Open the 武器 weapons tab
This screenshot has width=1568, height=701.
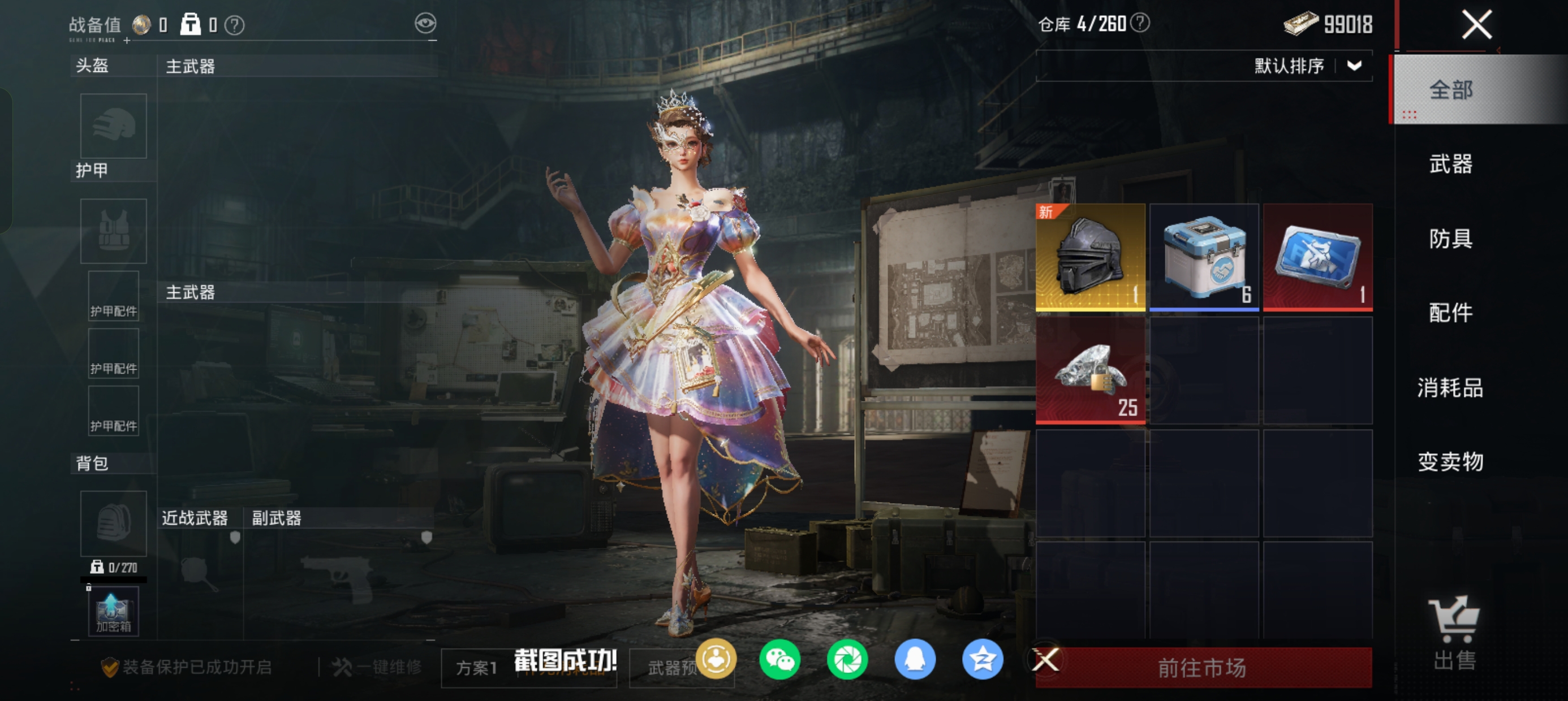coord(1450,164)
